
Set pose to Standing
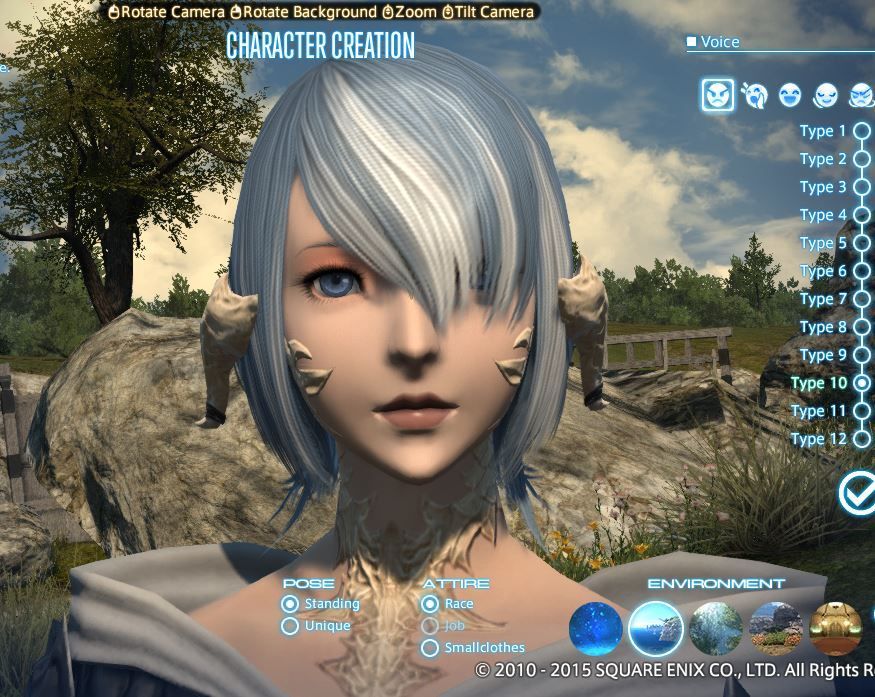pos(290,604)
